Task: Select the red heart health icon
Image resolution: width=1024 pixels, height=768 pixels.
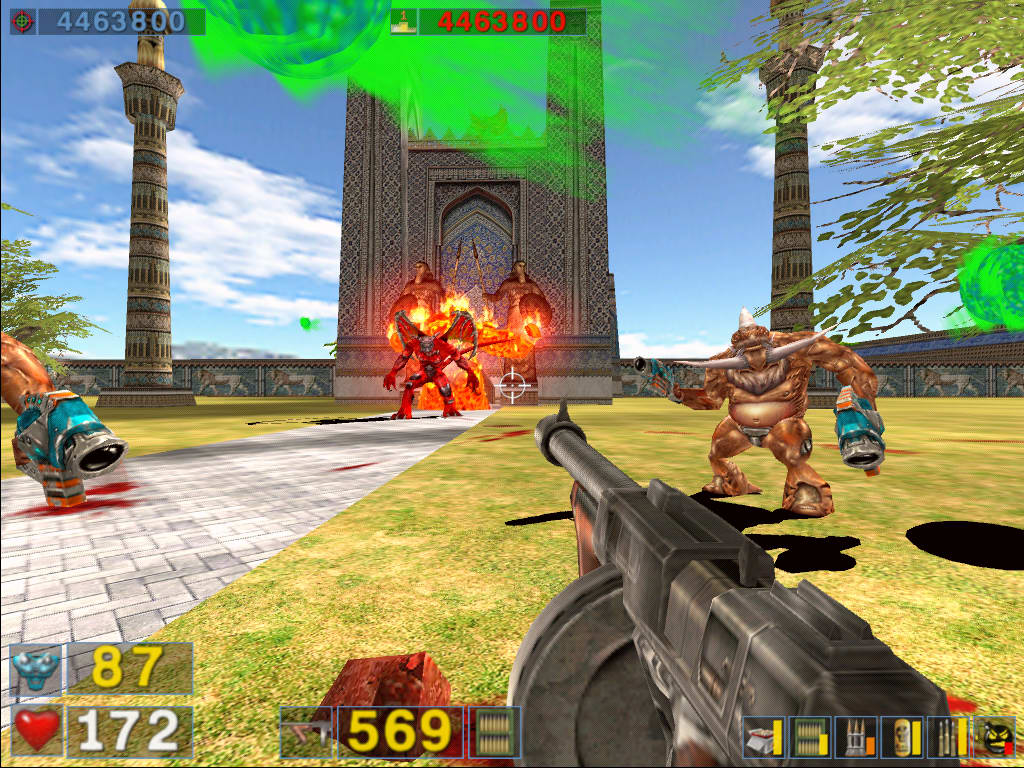Action: tap(37, 731)
